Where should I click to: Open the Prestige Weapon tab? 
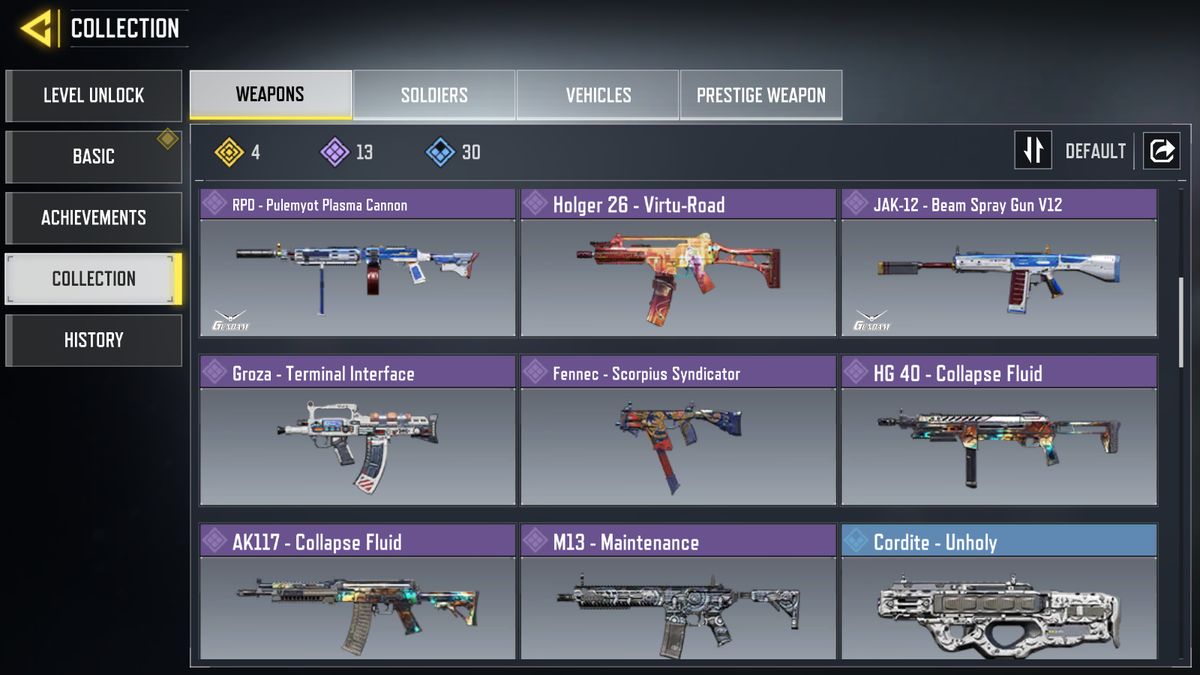click(x=761, y=96)
